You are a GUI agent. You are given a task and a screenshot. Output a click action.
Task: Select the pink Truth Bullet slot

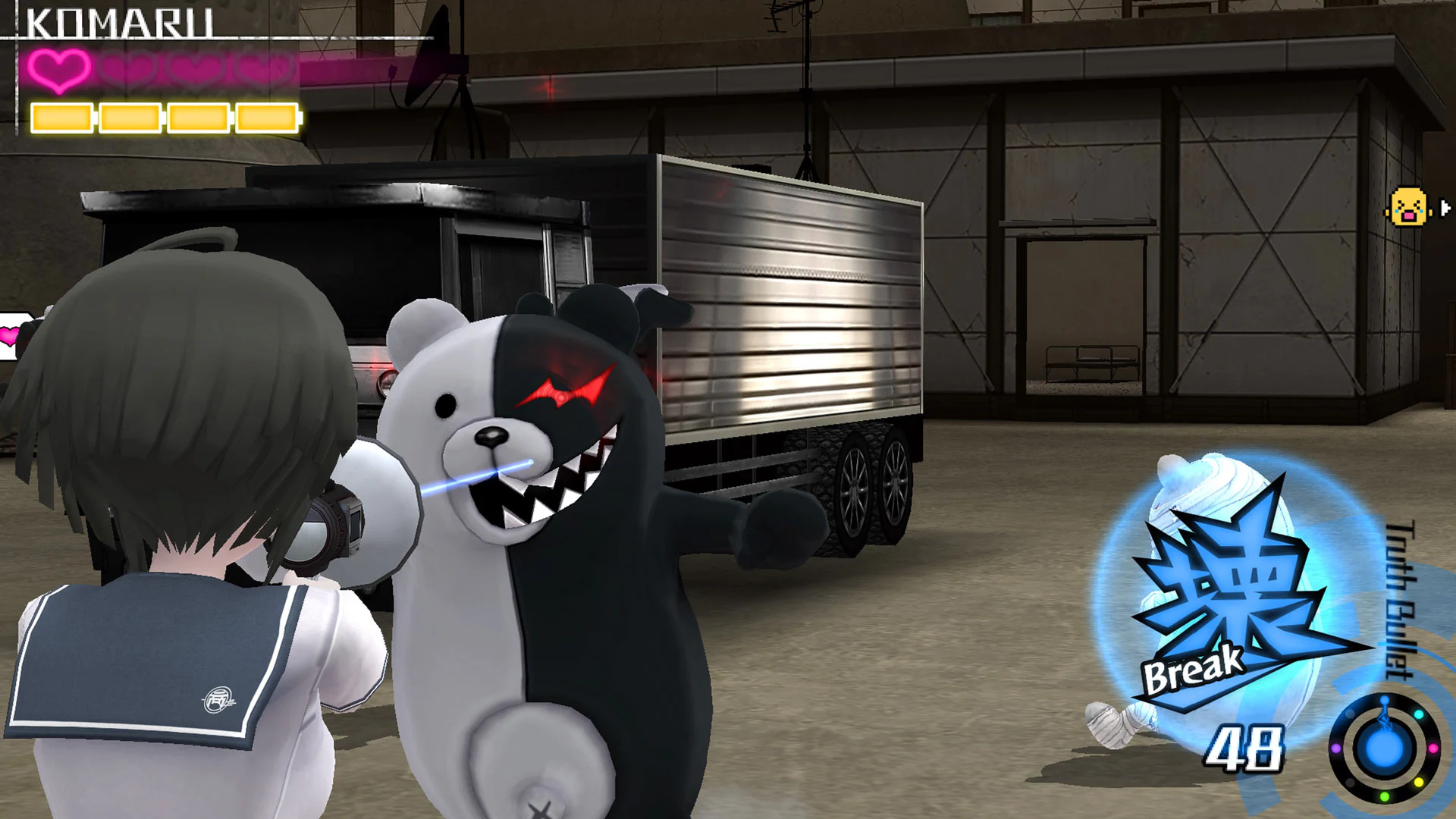[x=1433, y=748]
